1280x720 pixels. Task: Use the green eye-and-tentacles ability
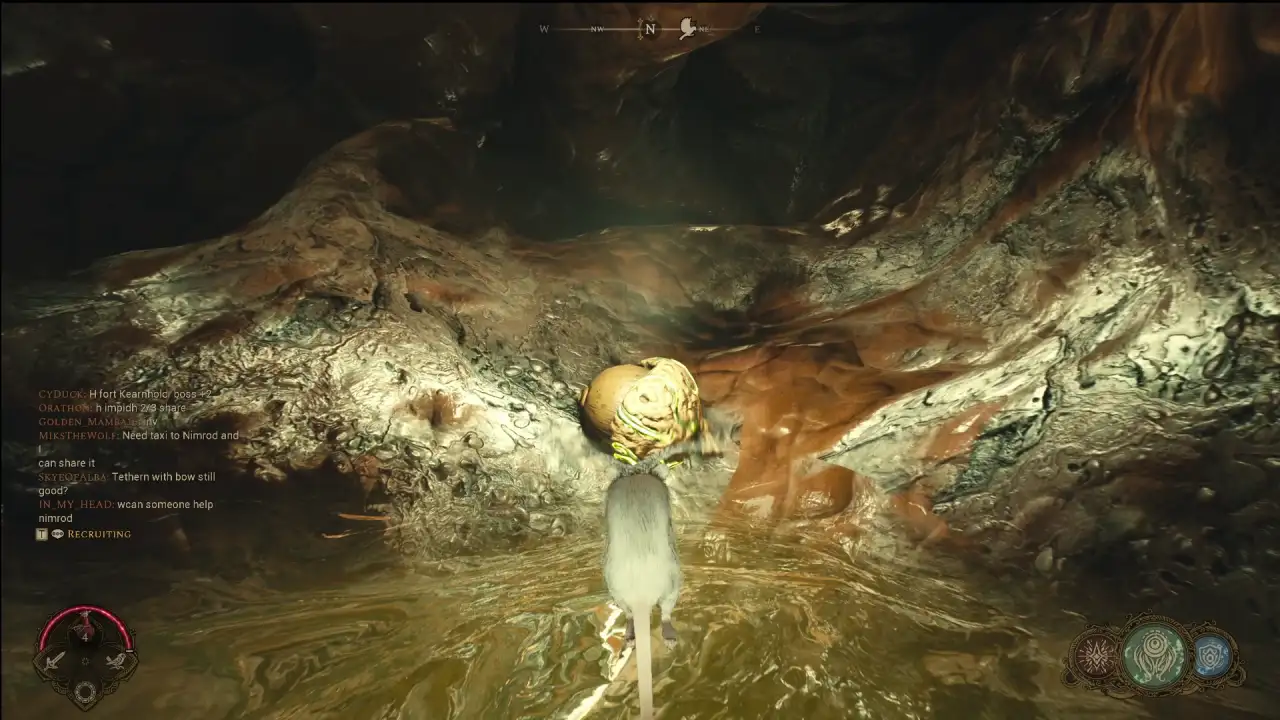1154,657
